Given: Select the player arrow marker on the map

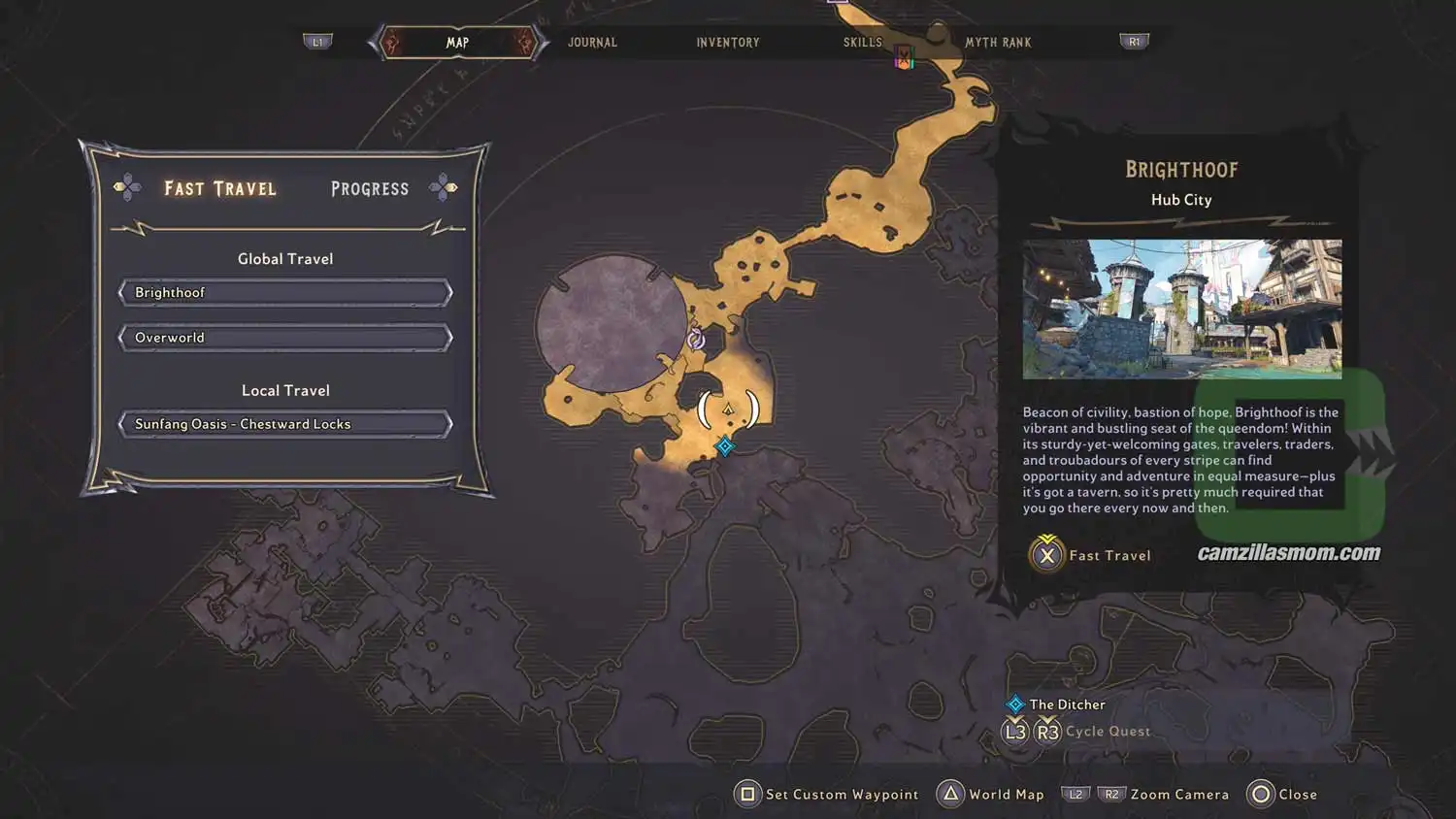Looking at the screenshot, I should (726, 409).
